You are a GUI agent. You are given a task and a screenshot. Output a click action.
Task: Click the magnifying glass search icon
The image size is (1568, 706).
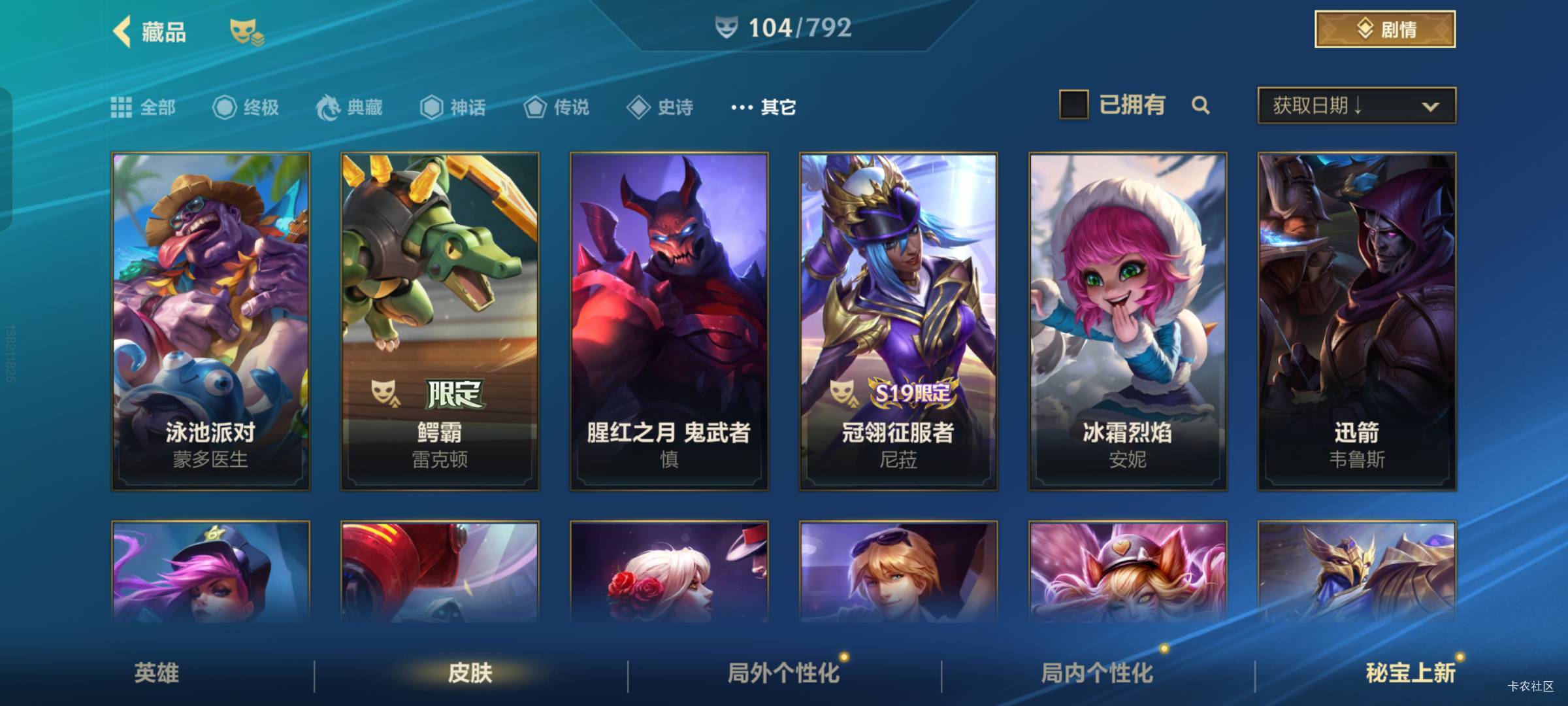click(1200, 105)
